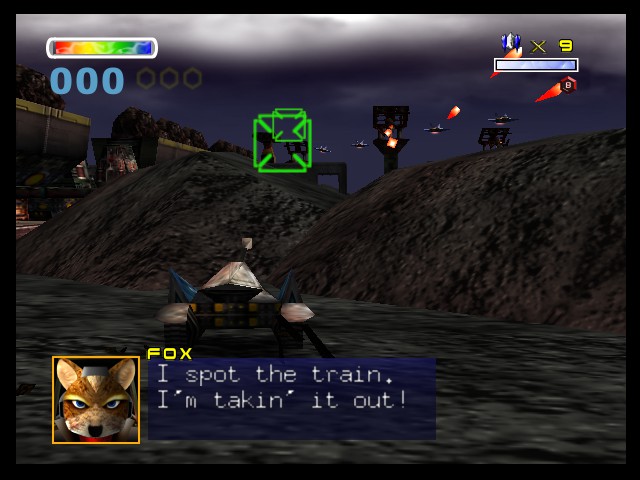This screenshot has width=640, height=480.
Task: Select the red smart bomb icon
Action: click(567, 86)
